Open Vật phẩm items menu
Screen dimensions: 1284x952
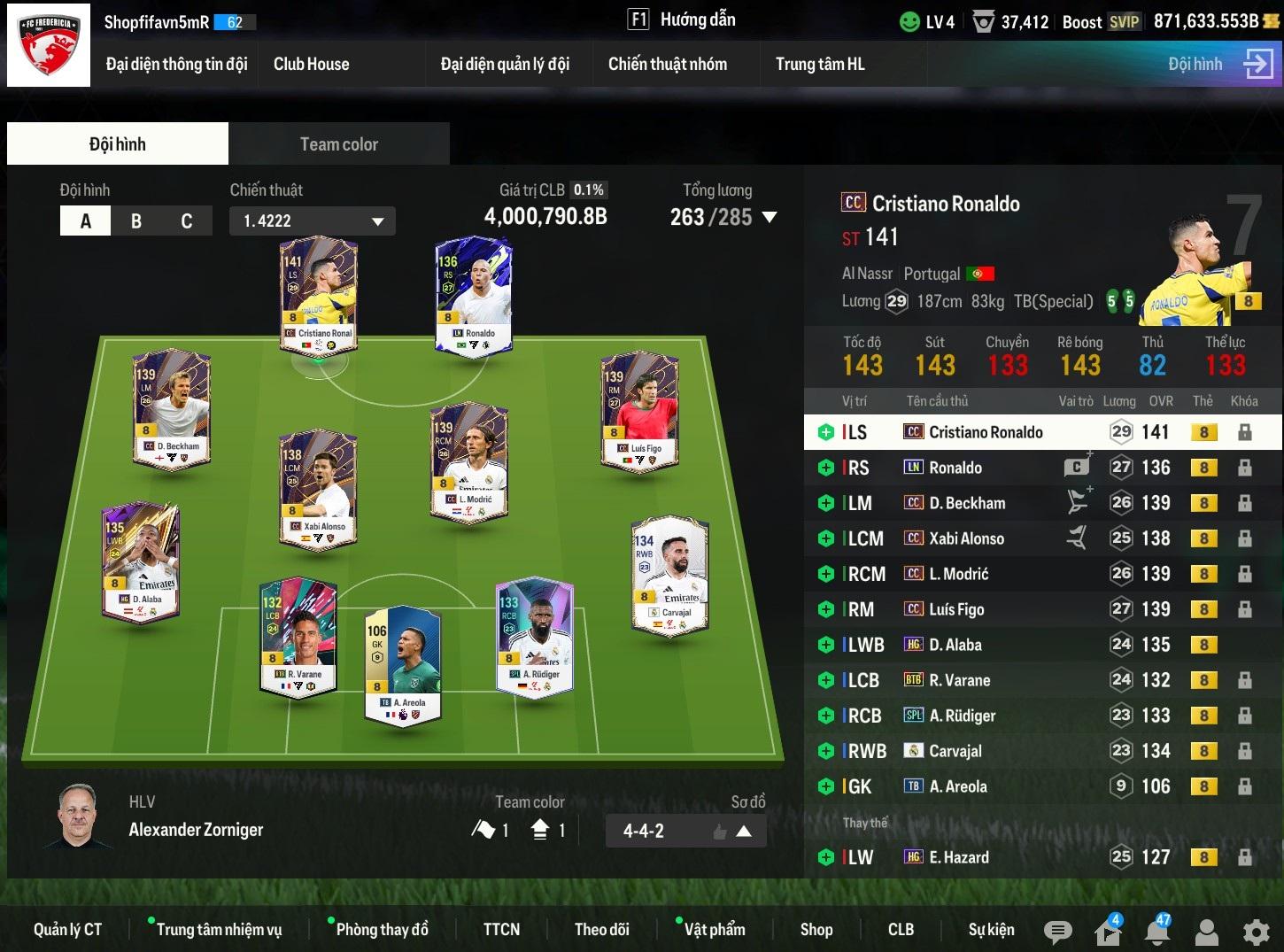pos(714,929)
